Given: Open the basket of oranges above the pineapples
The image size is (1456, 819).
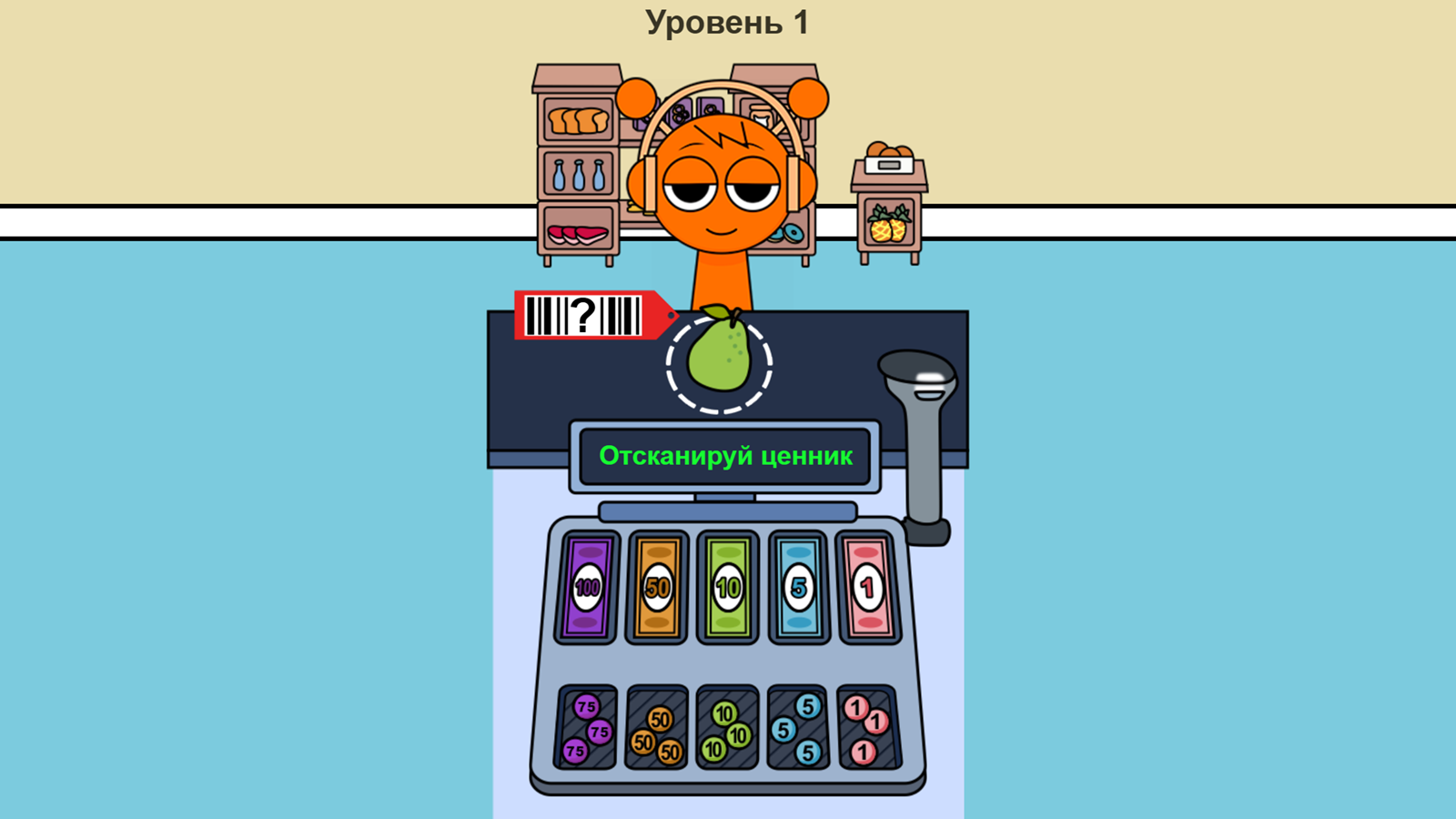Looking at the screenshot, I should [887, 148].
